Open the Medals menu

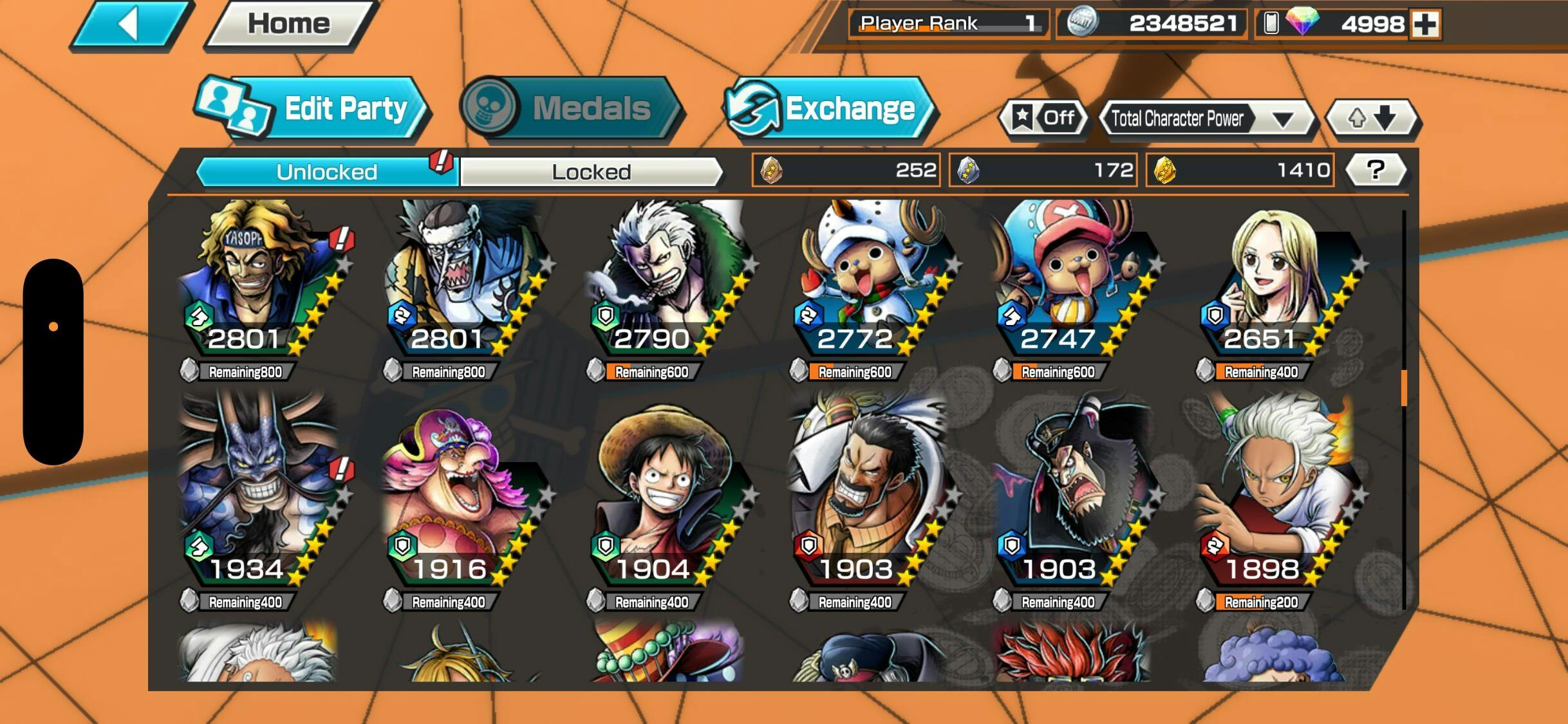click(x=570, y=107)
